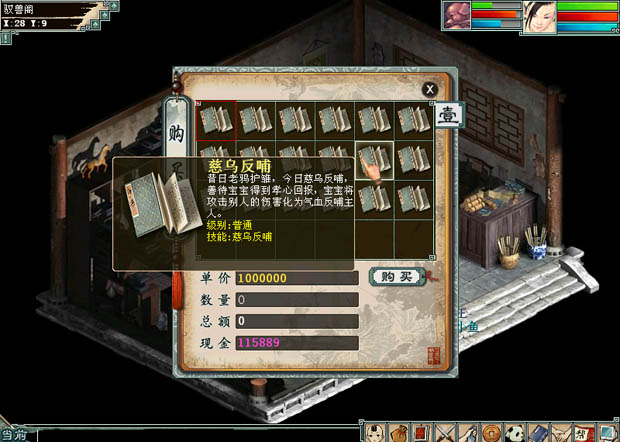Select the 购 tab on the shop's left edge
Screen dimensions: 620x442
176,134
